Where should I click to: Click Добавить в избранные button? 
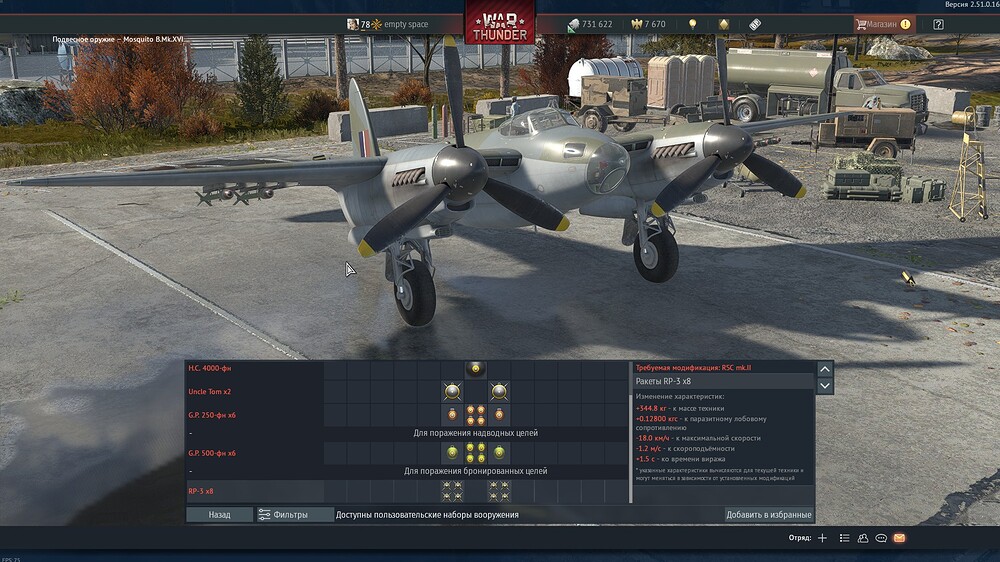(769, 515)
